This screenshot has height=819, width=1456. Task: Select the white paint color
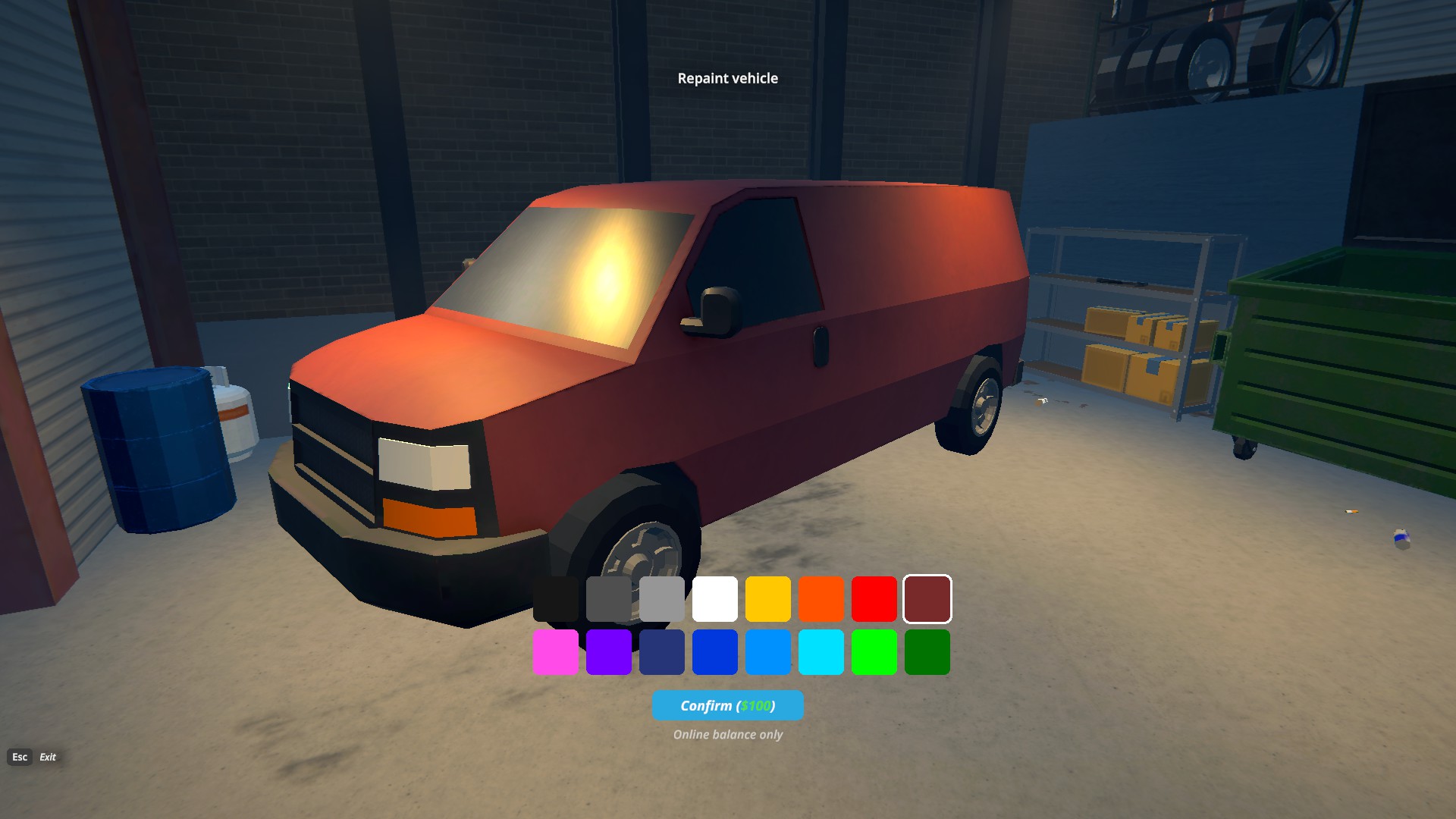click(x=715, y=599)
